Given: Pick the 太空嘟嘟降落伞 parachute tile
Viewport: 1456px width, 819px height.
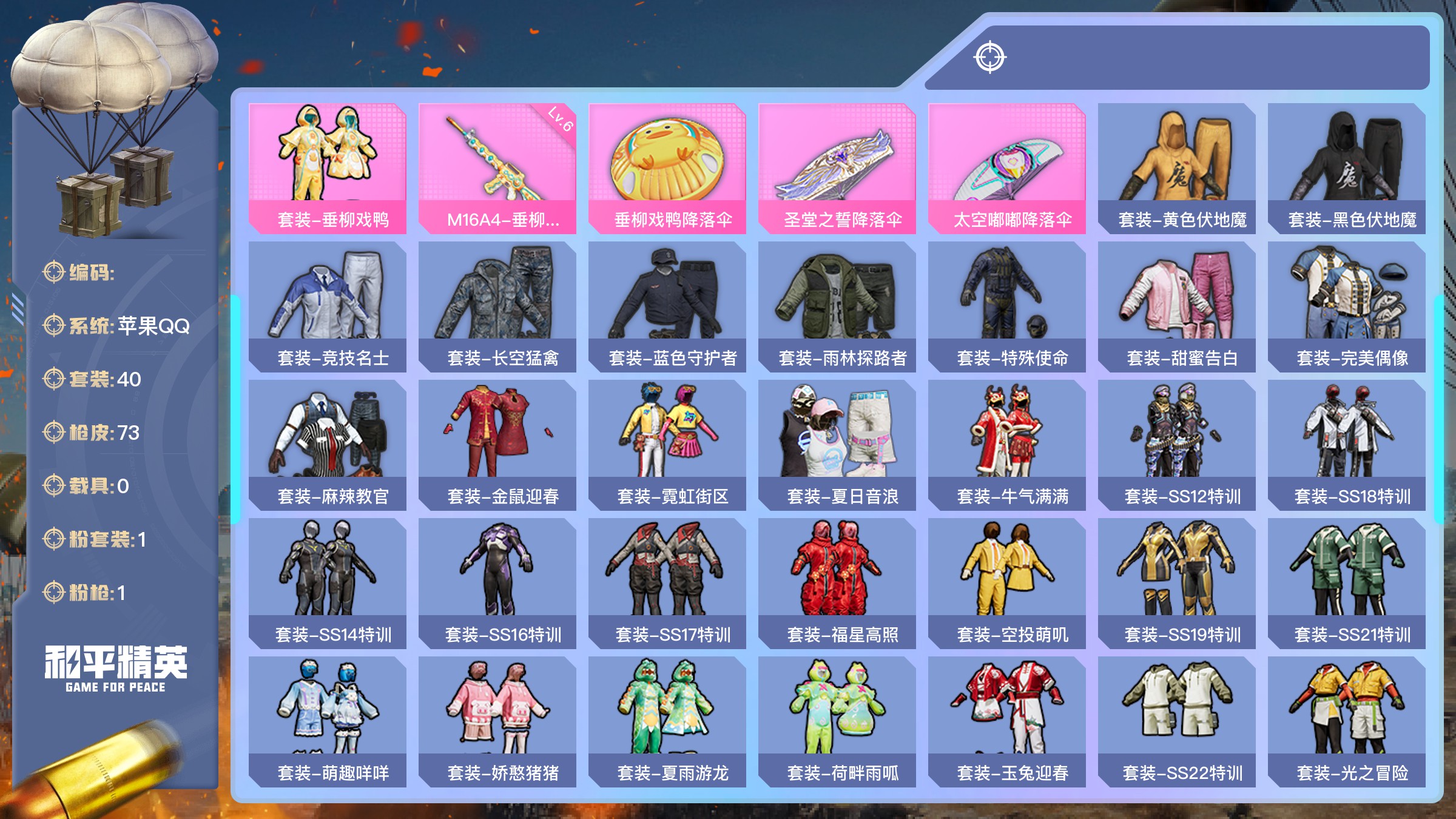Looking at the screenshot, I should [1007, 168].
